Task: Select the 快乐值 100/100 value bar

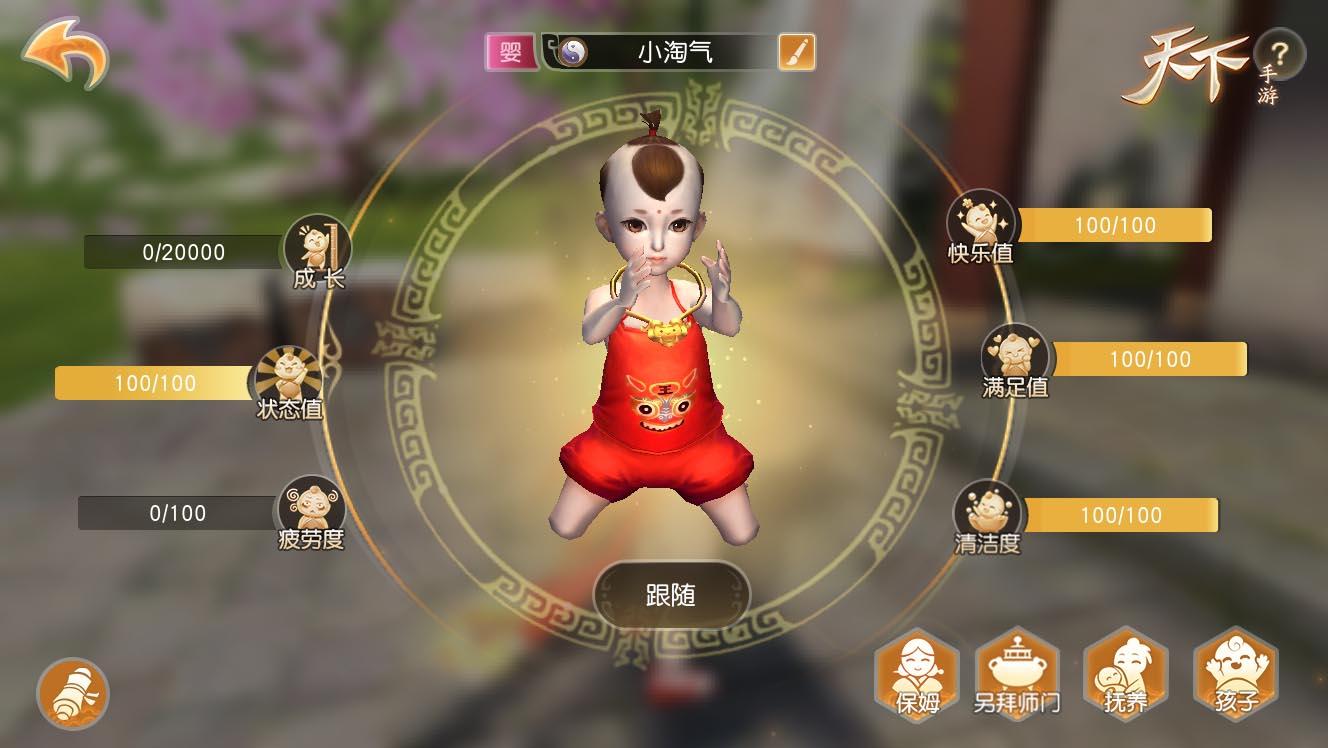Action: pyautogui.click(x=1115, y=226)
